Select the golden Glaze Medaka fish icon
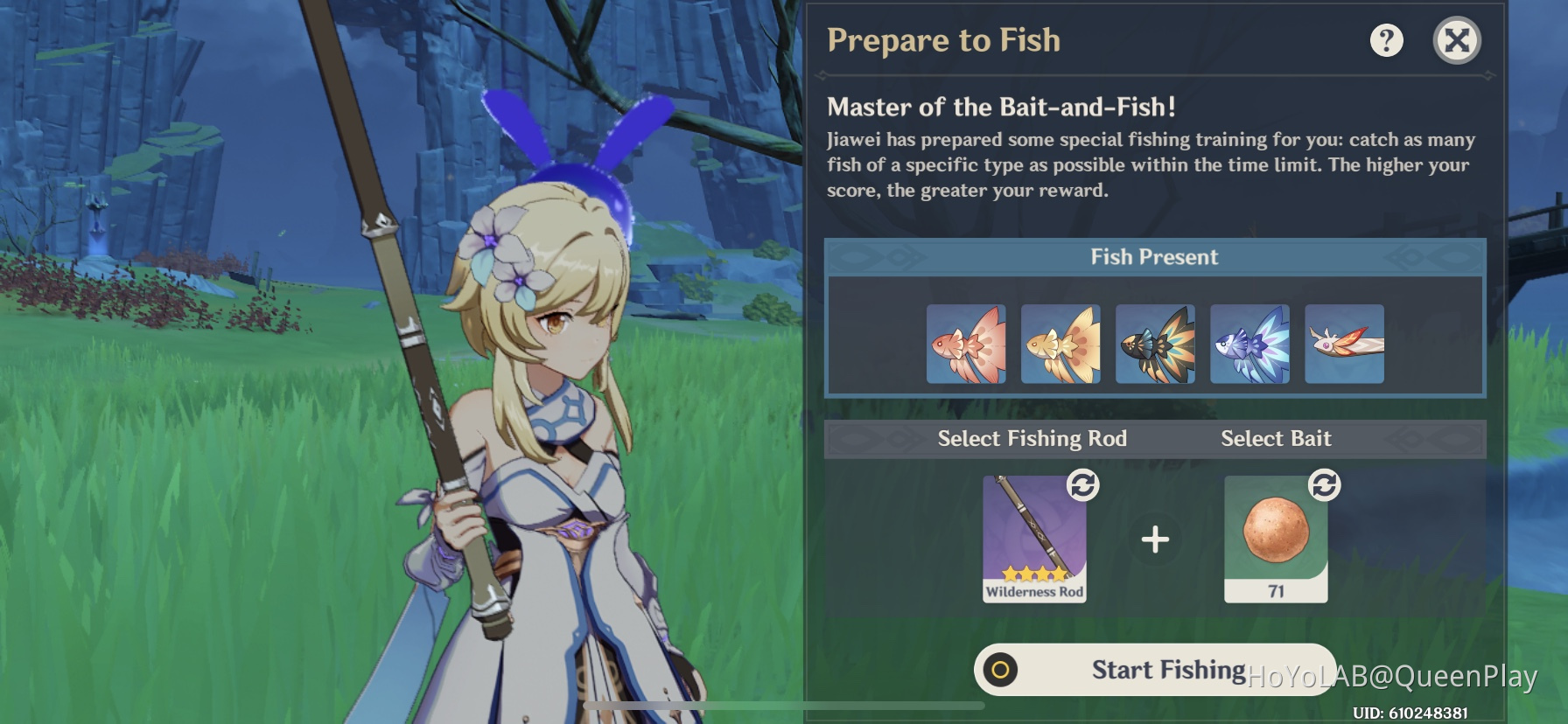The width and height of the screenshot is (1568, 724). tap(1061, 343)
